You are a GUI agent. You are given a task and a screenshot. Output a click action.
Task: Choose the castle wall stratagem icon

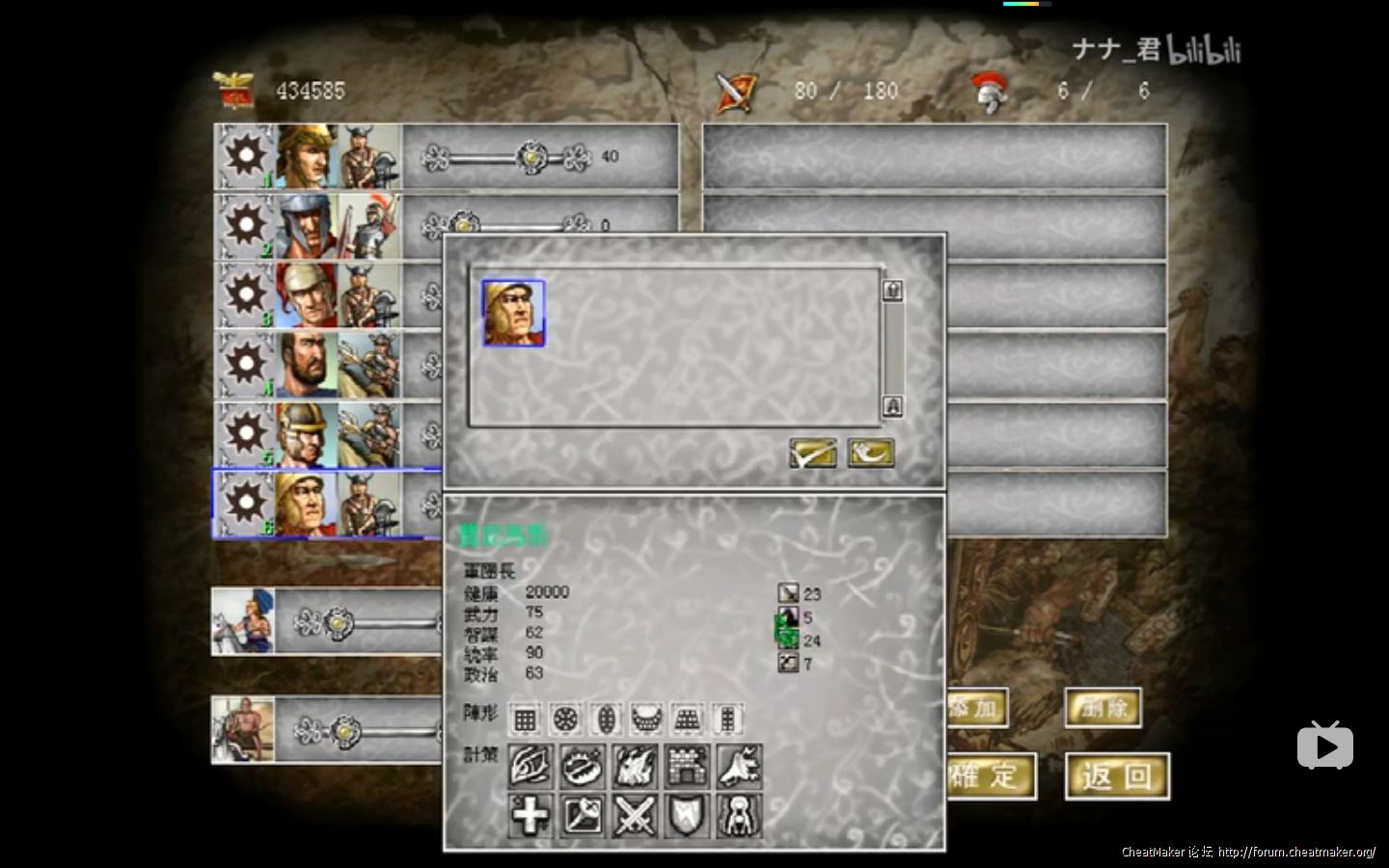click(687, 766)
